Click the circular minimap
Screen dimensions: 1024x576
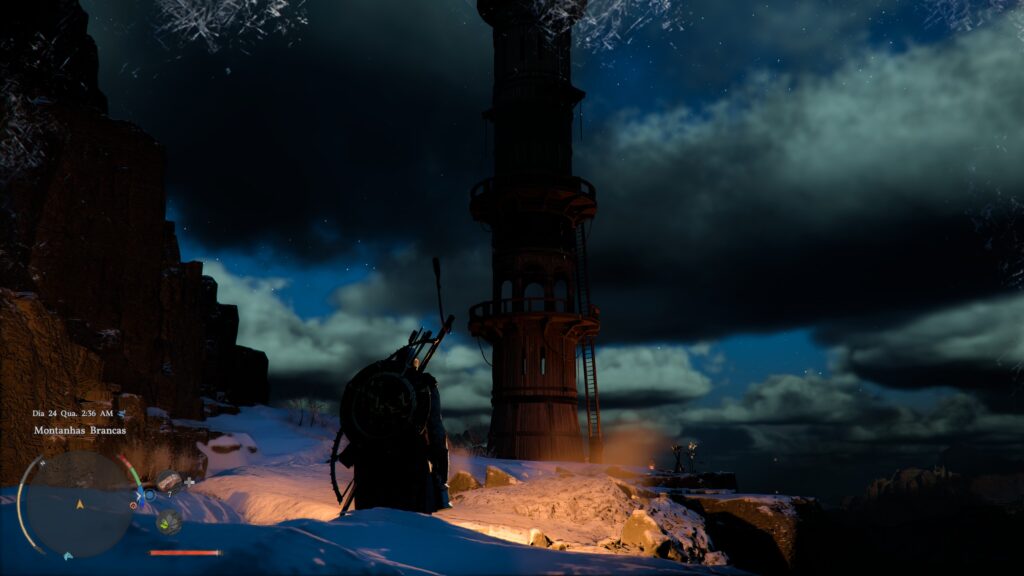[x=78, y=505]
